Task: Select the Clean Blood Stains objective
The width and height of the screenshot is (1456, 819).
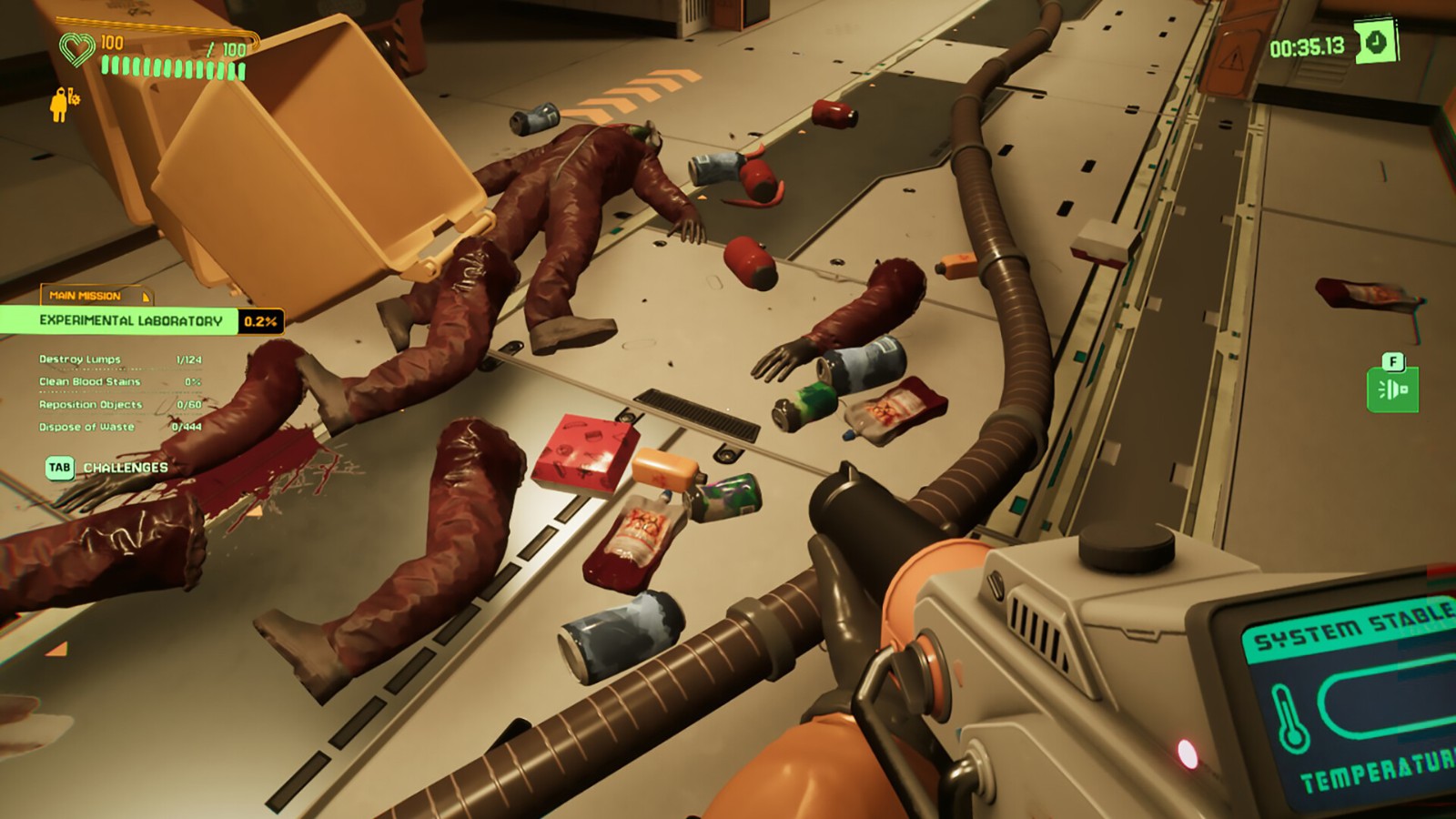Action: click(x=89, y=382)
